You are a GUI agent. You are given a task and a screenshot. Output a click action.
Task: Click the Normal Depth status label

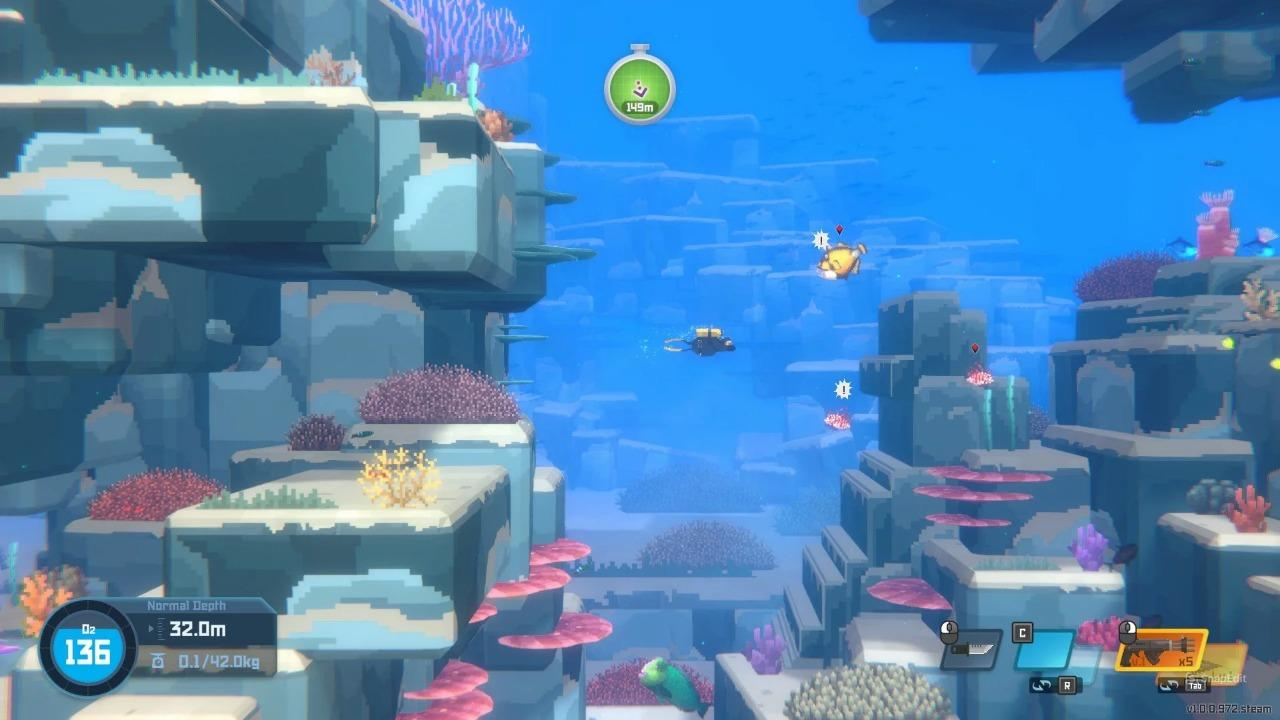pos(186,605)
